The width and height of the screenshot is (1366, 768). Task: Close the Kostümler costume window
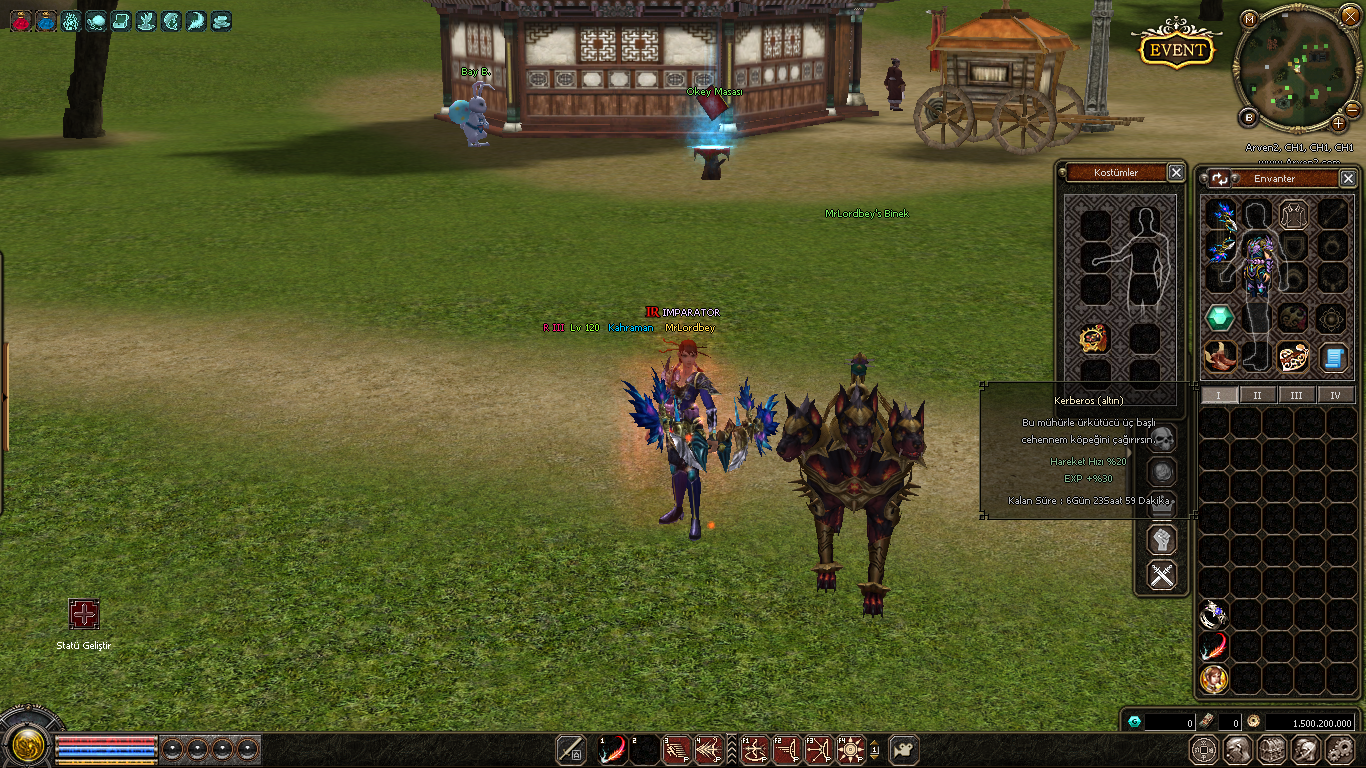[1176, 173]
